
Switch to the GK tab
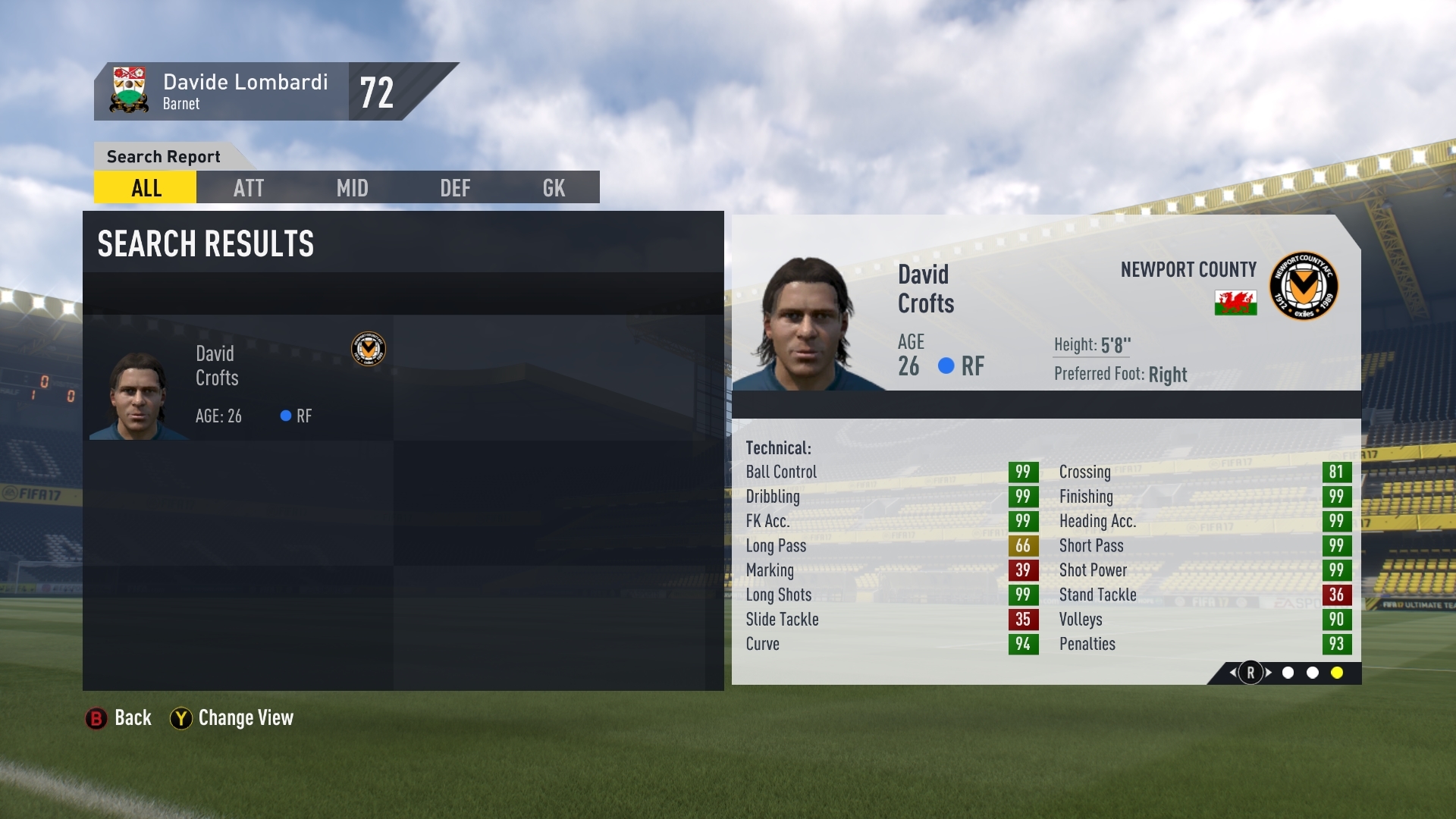(553, 187)
